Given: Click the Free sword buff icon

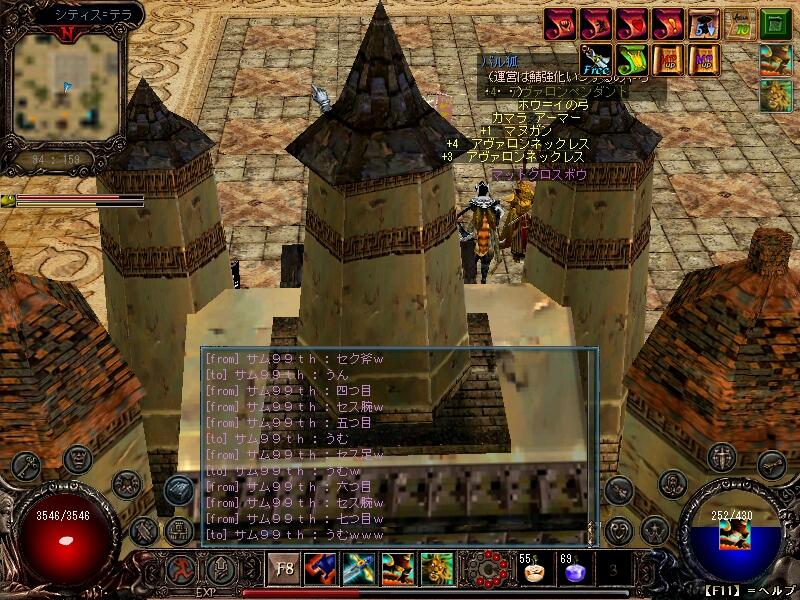Looking at the screenshot, I should tap(596, 59).
